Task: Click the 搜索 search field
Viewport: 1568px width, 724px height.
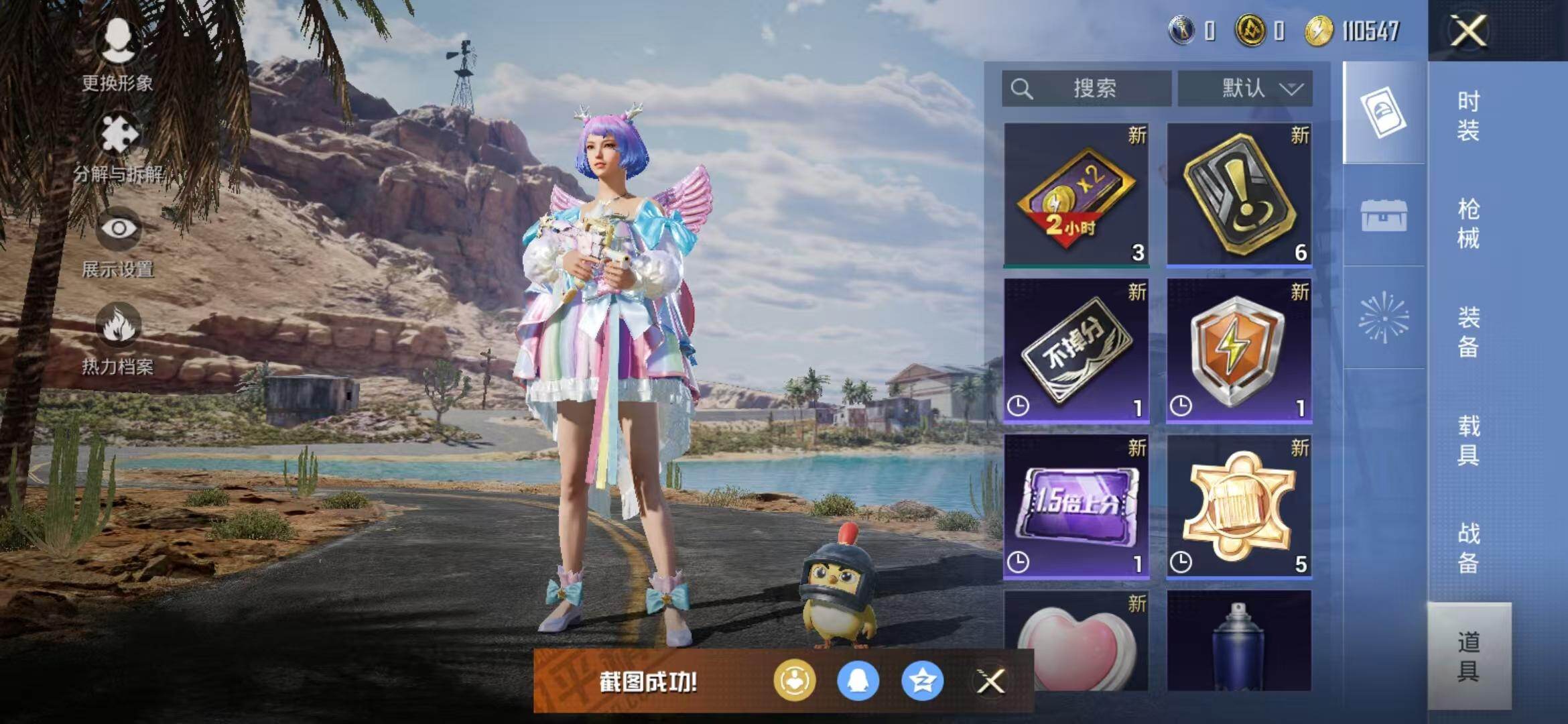Action: (x=1086, y=88)
